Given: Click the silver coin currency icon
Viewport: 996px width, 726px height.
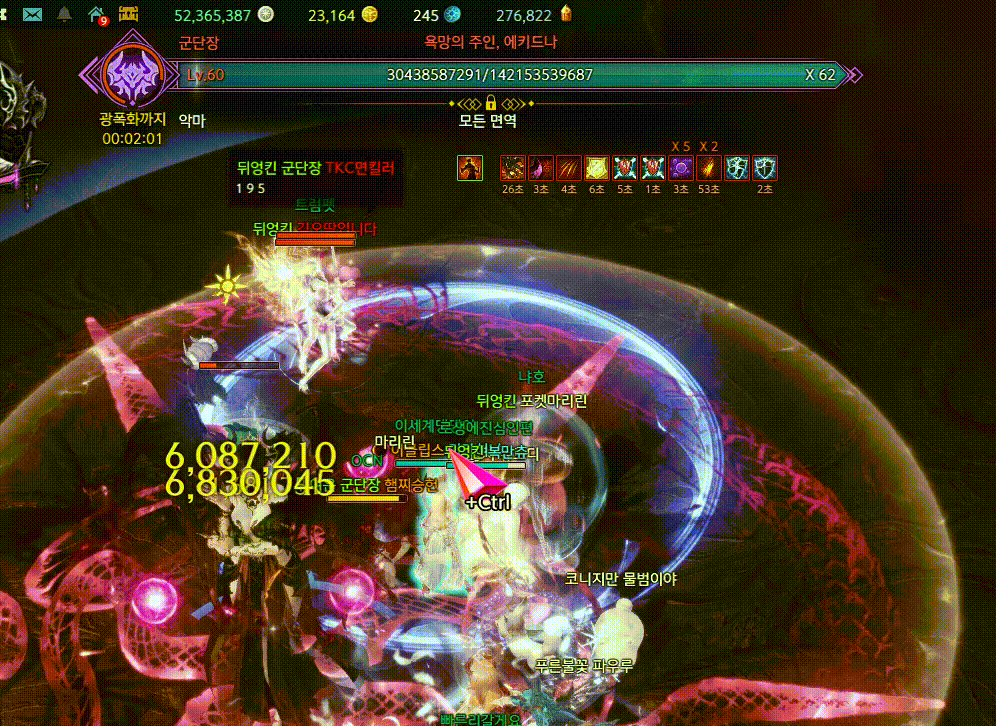Looking at the screenshot, I should 265,15.
